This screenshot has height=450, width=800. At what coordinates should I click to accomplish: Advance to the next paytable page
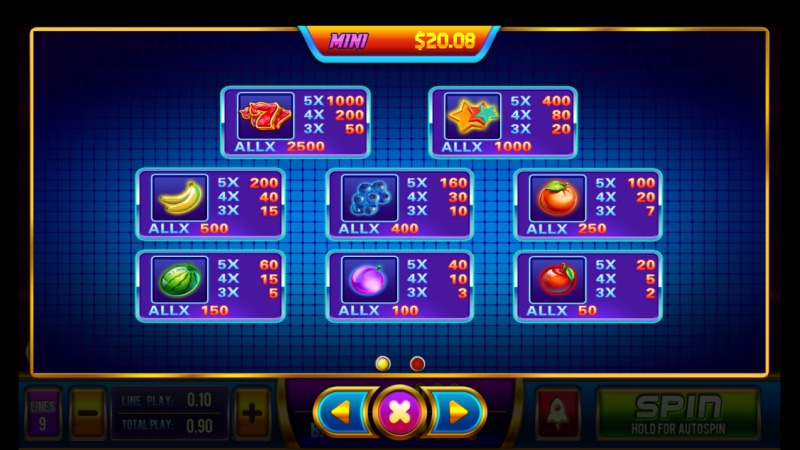[x=456, y=411]
